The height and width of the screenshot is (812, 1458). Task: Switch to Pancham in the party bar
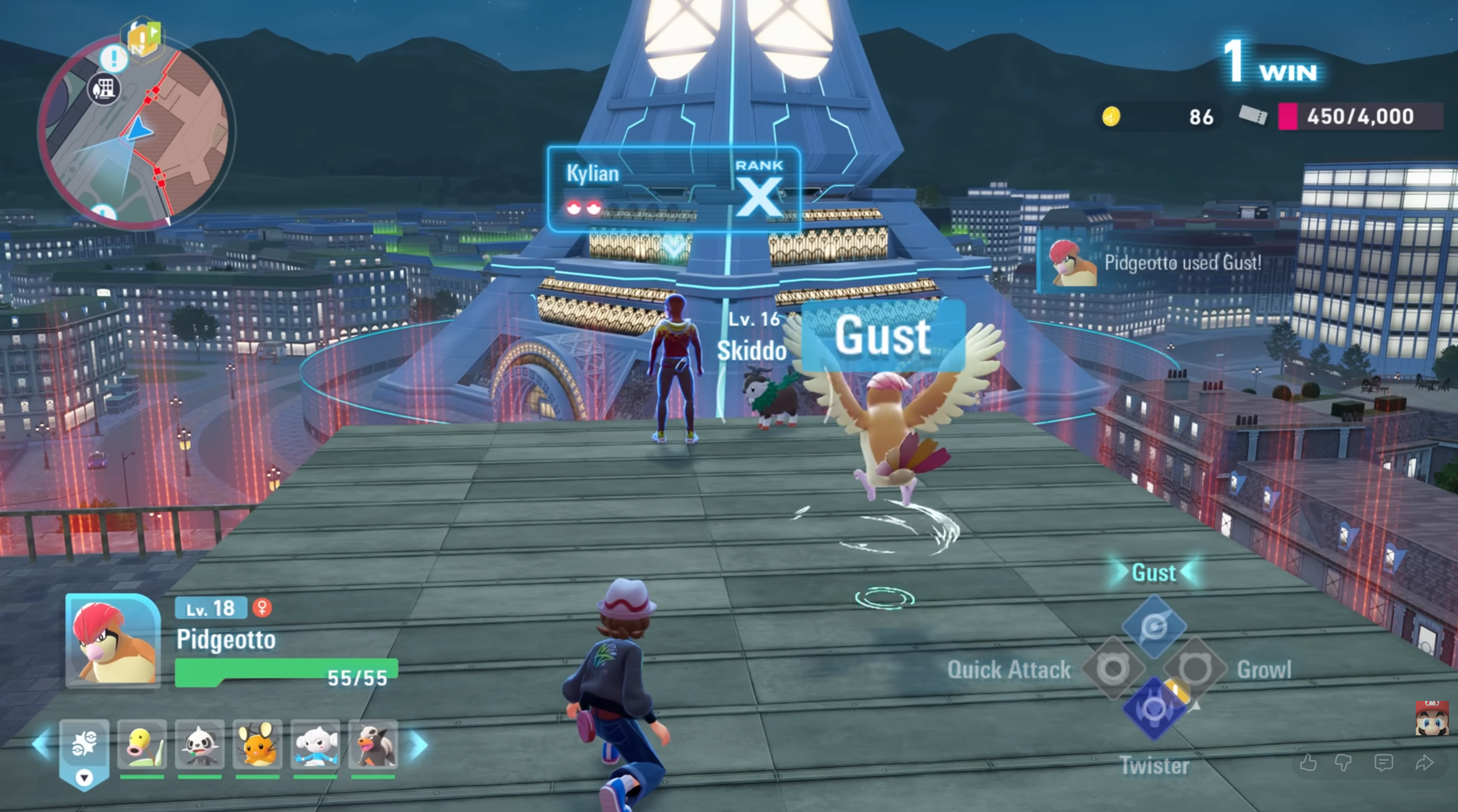(x=199, y=744)
